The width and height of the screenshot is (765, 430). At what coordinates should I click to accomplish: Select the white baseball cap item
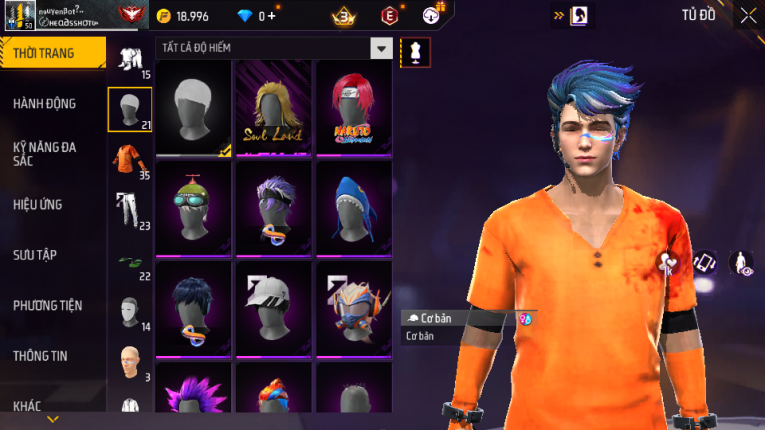click(273, 309)
